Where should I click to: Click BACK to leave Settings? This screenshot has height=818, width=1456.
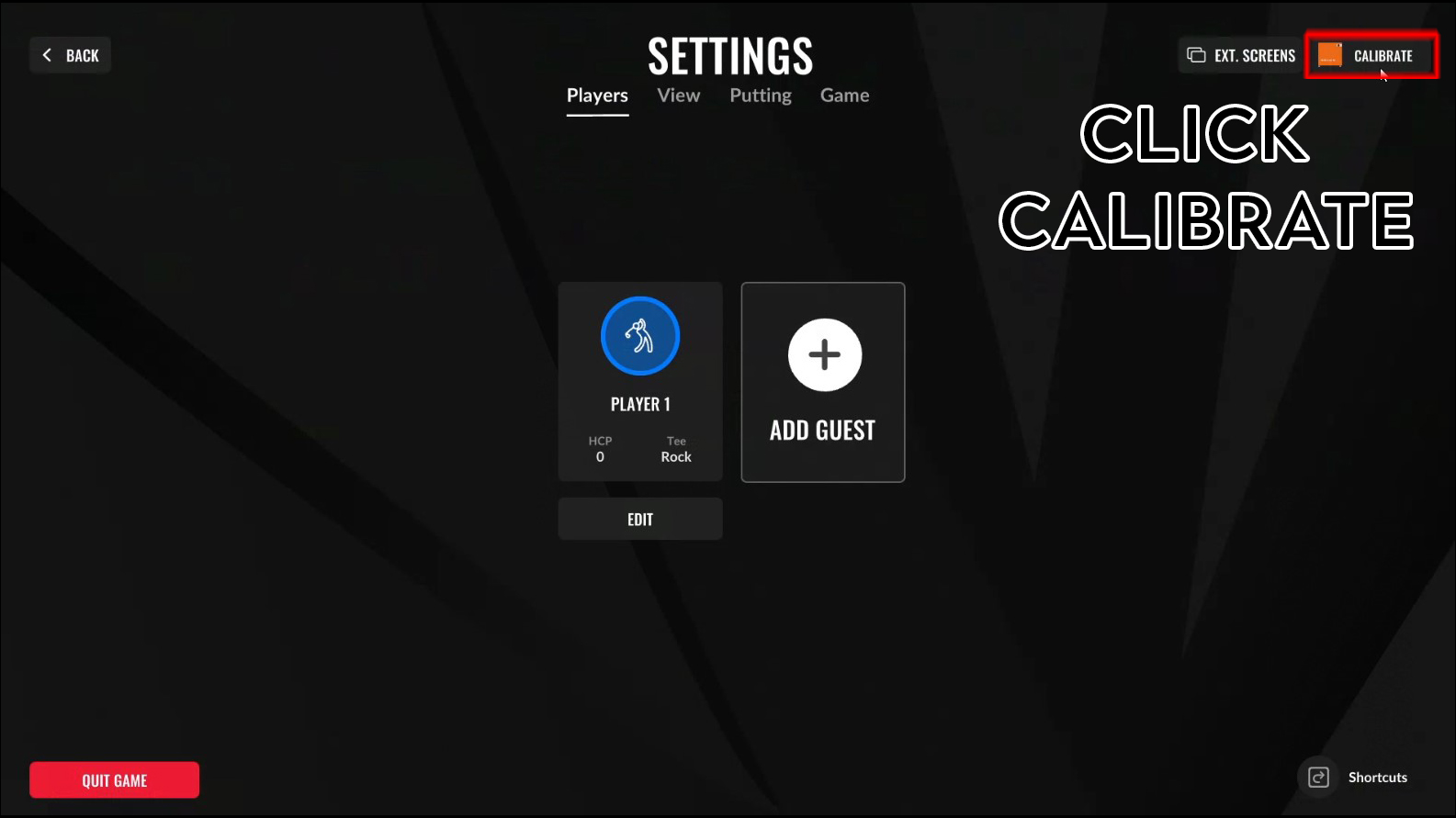pyautogui.click(x=70, y=54)
